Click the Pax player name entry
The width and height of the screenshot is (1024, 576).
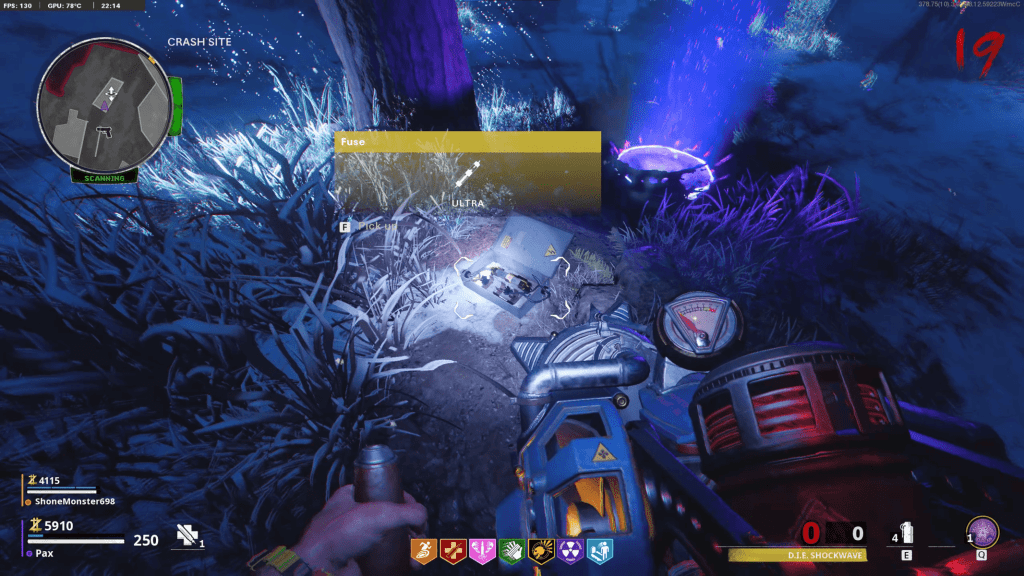point(46,552)
